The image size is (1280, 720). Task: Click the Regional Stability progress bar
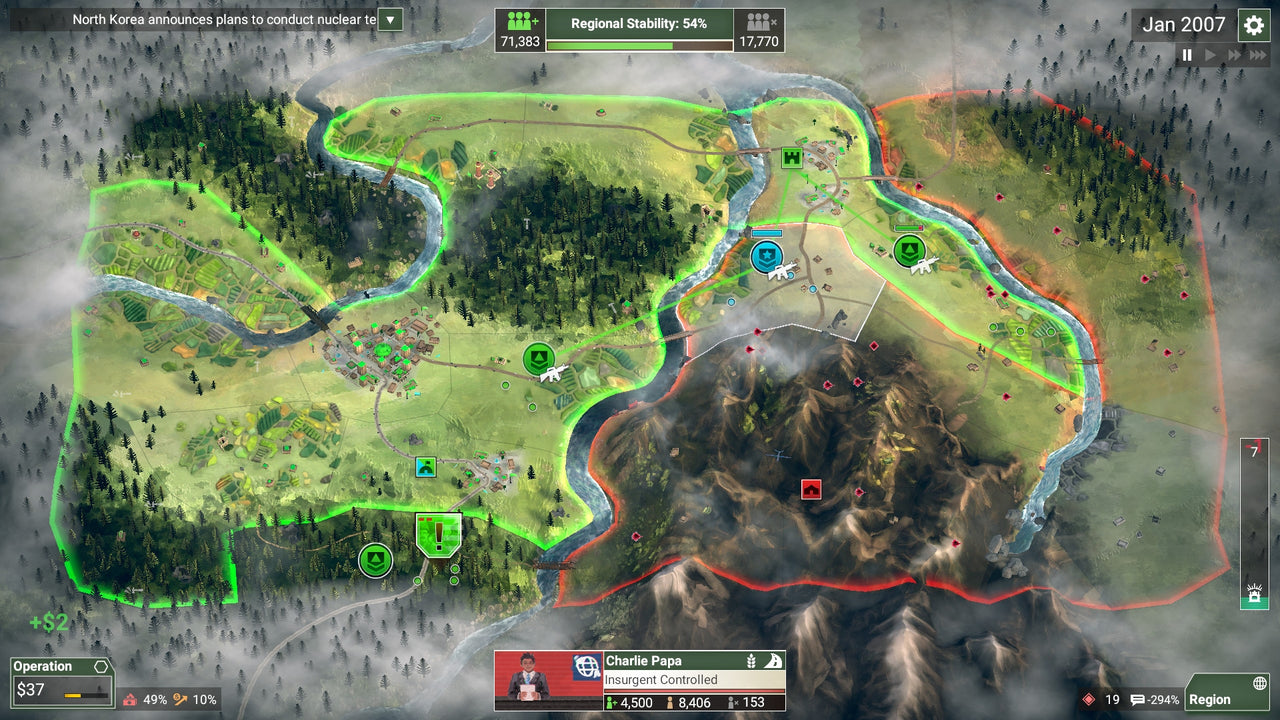[x=640, y=44]
